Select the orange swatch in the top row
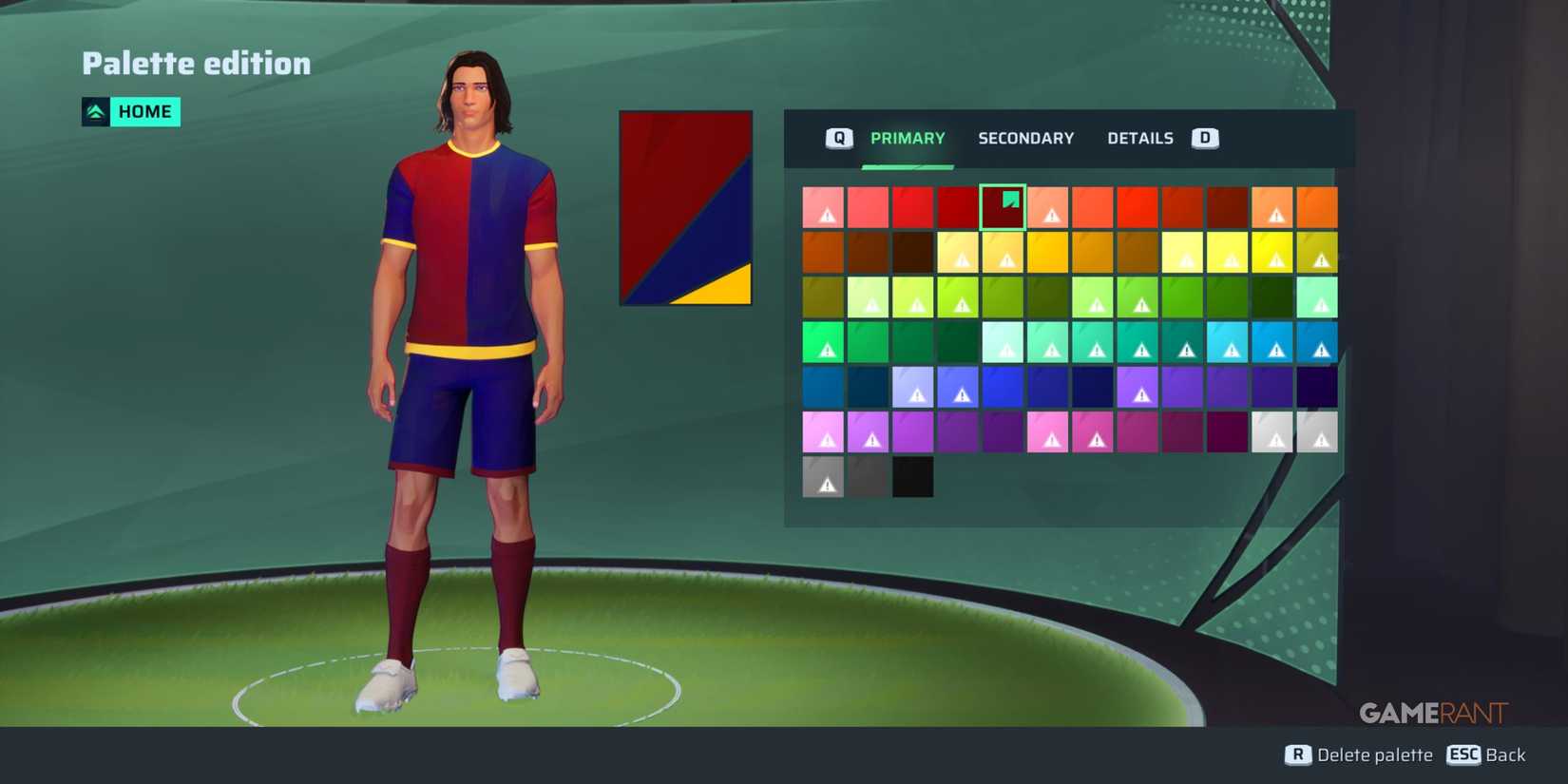The height and width of the screenshot is (784, 1568). click(1317, 206)
